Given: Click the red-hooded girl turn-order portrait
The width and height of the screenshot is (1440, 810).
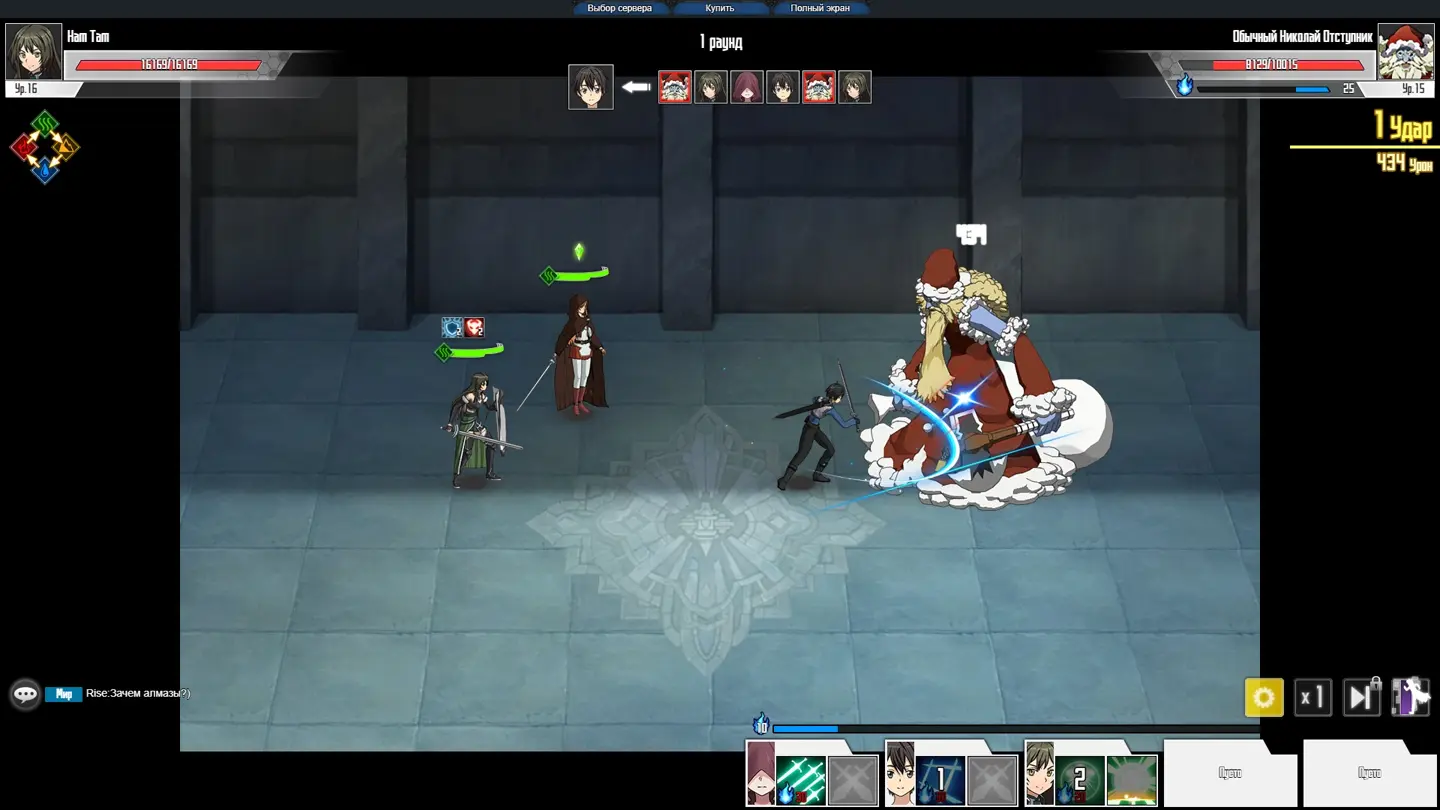Looking at the screenshot, I should point(747,87).
